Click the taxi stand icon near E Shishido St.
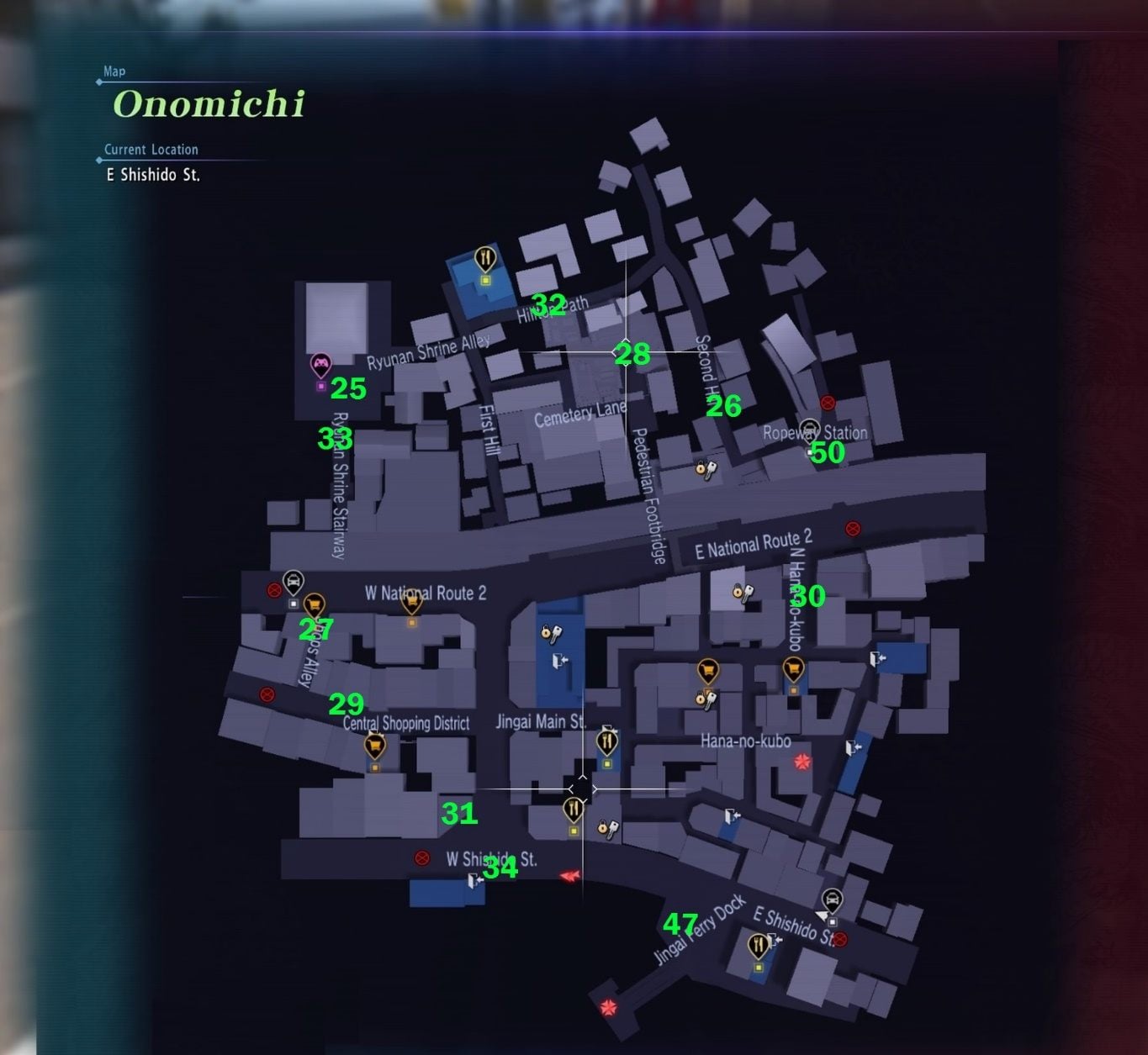Viewport: 1148px width, 1055px height. pos(833,899)
